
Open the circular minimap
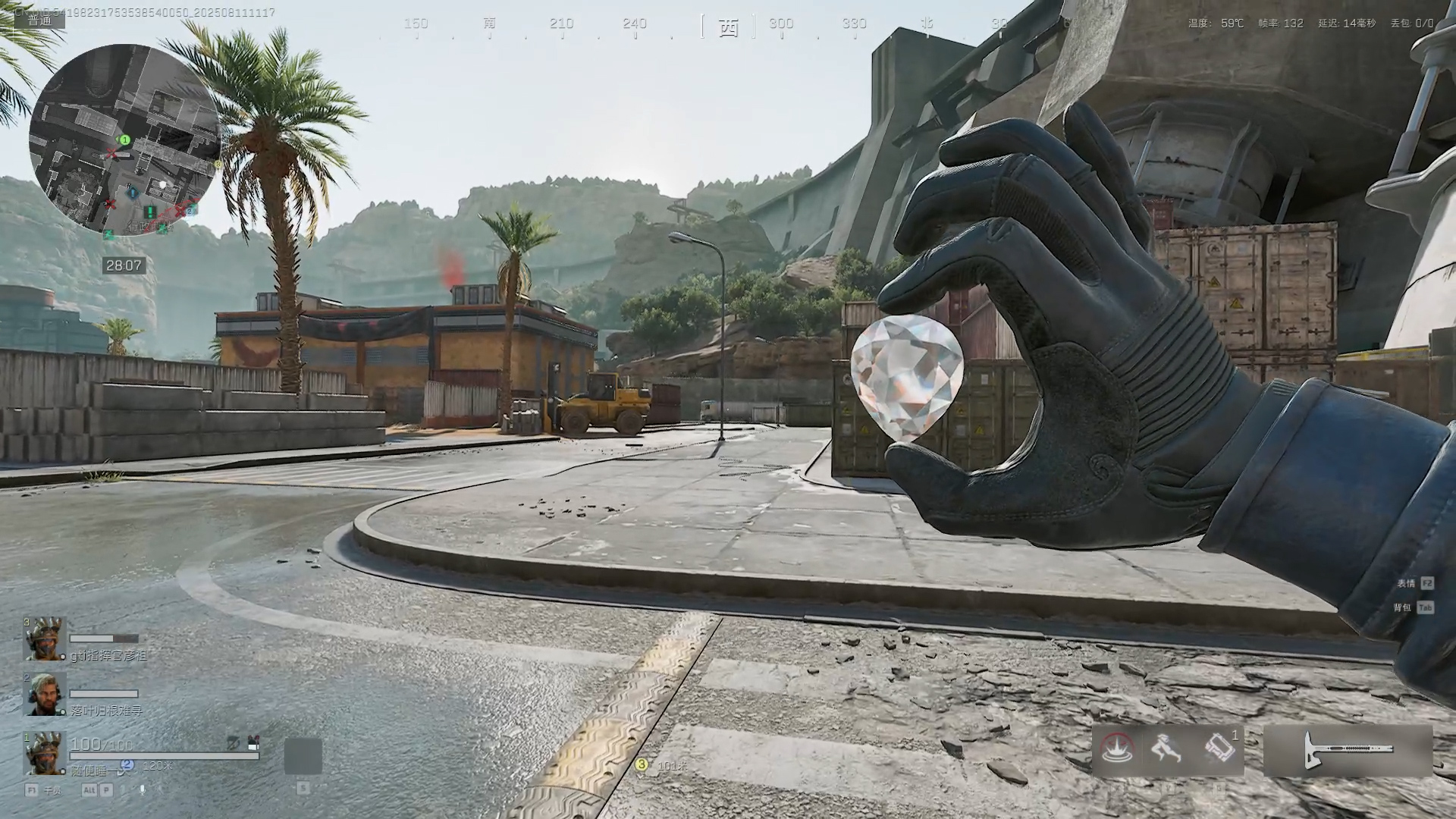(124, 140)
